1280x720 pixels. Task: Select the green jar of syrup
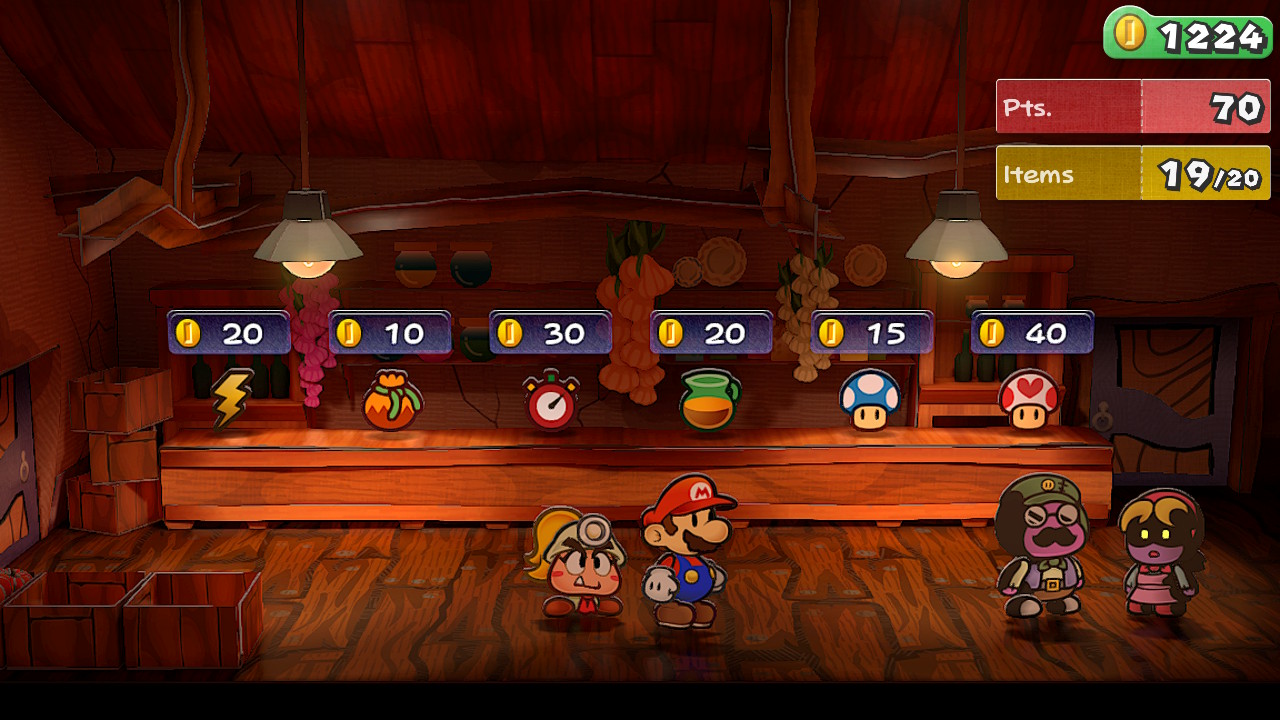pos(709,401)
